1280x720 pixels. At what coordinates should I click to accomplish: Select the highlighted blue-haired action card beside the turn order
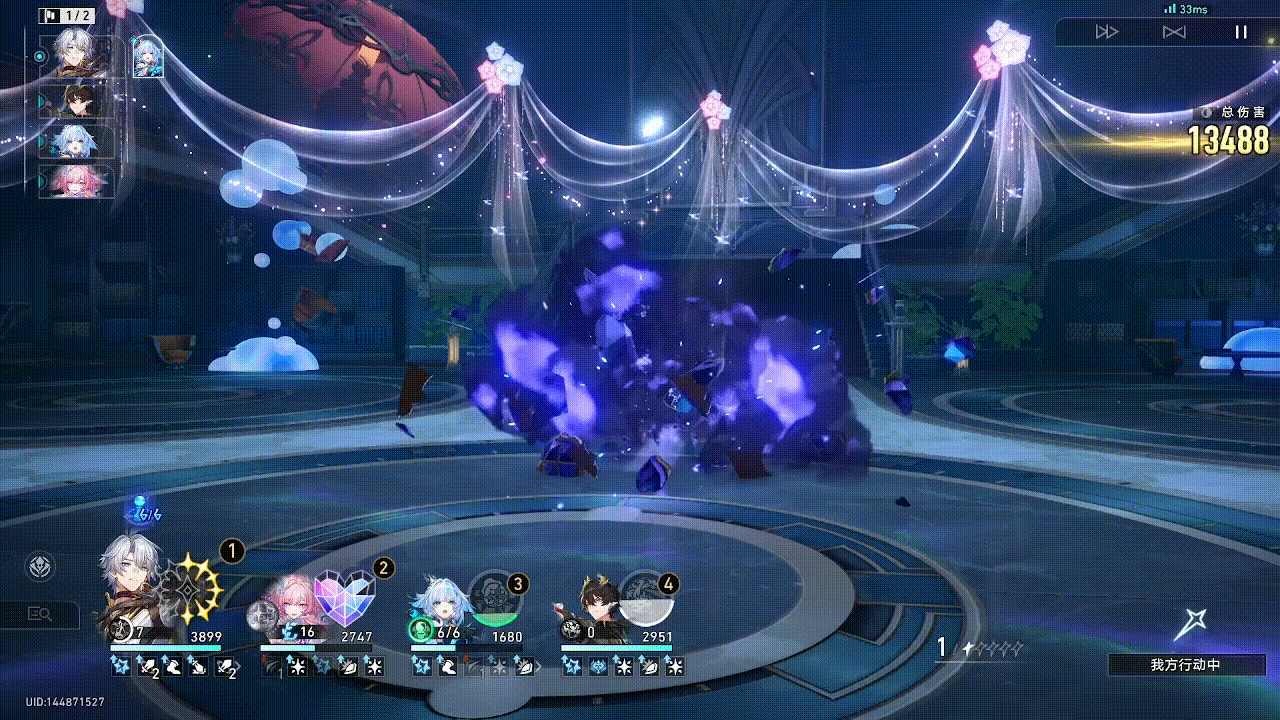(148, 57)
